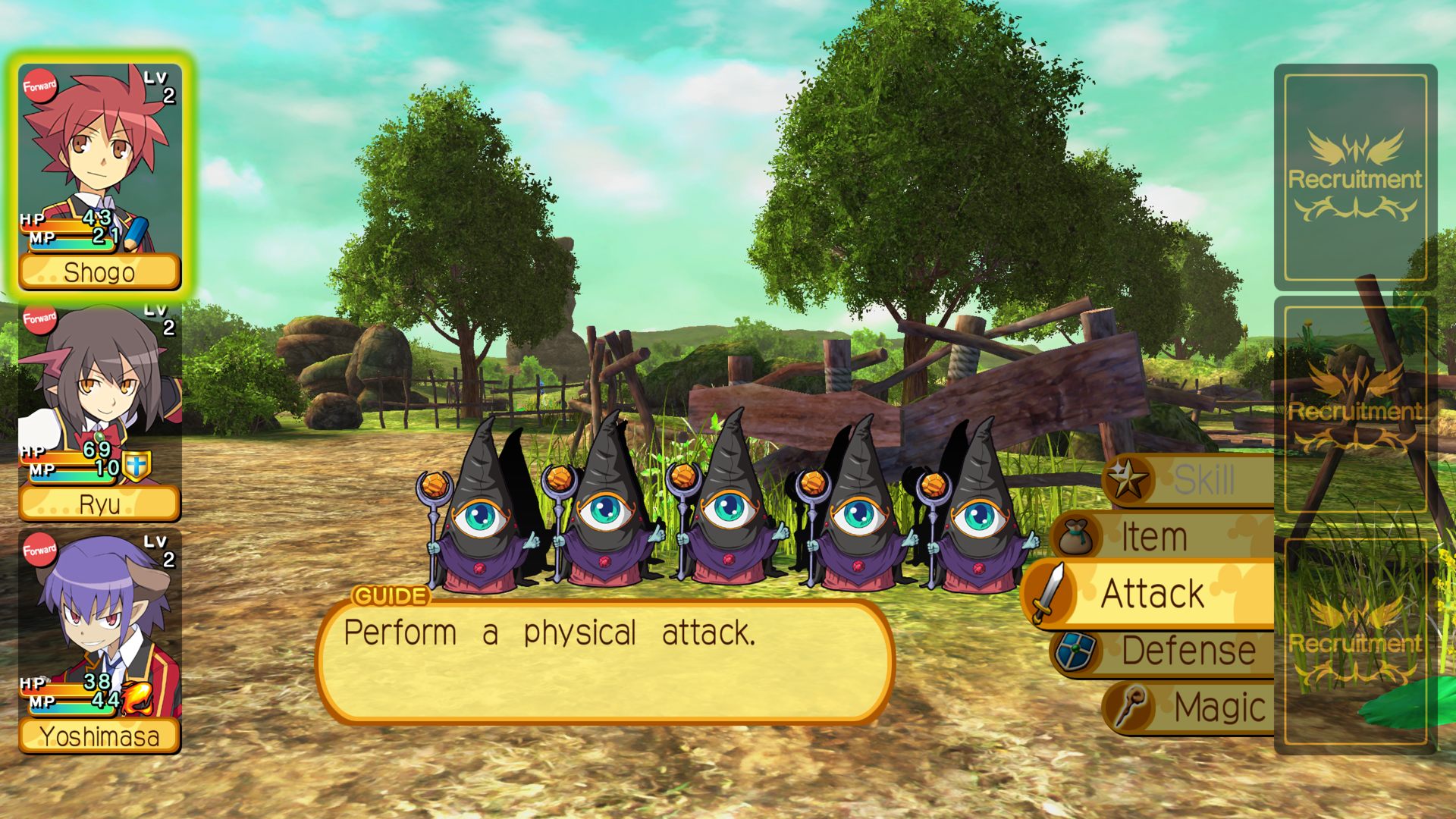Select Ryu's character card

pyautogui.click(x=100, y=412)
